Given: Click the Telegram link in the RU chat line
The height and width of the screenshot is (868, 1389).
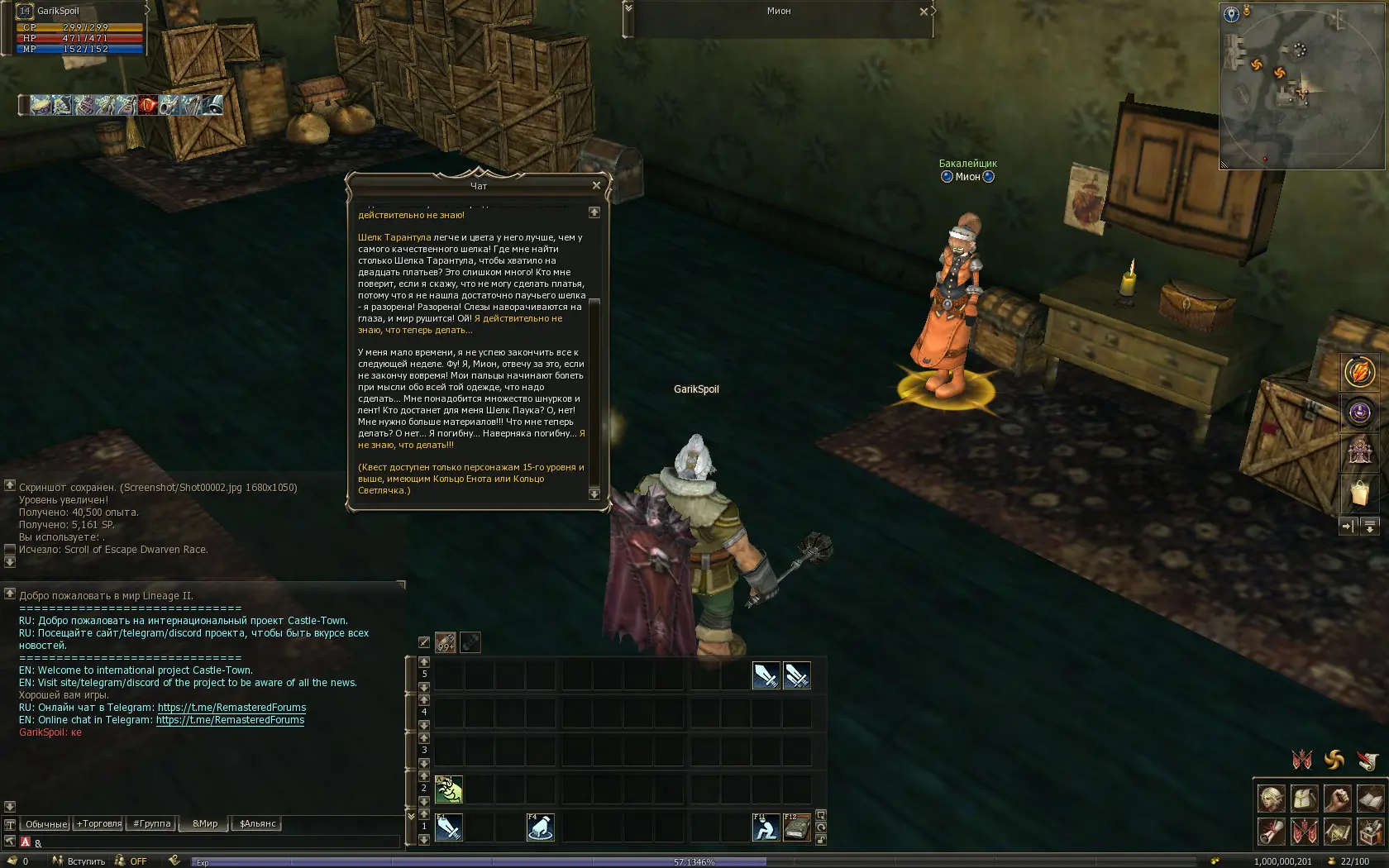Looking at the screenshot, I should [x=231, y=708].
